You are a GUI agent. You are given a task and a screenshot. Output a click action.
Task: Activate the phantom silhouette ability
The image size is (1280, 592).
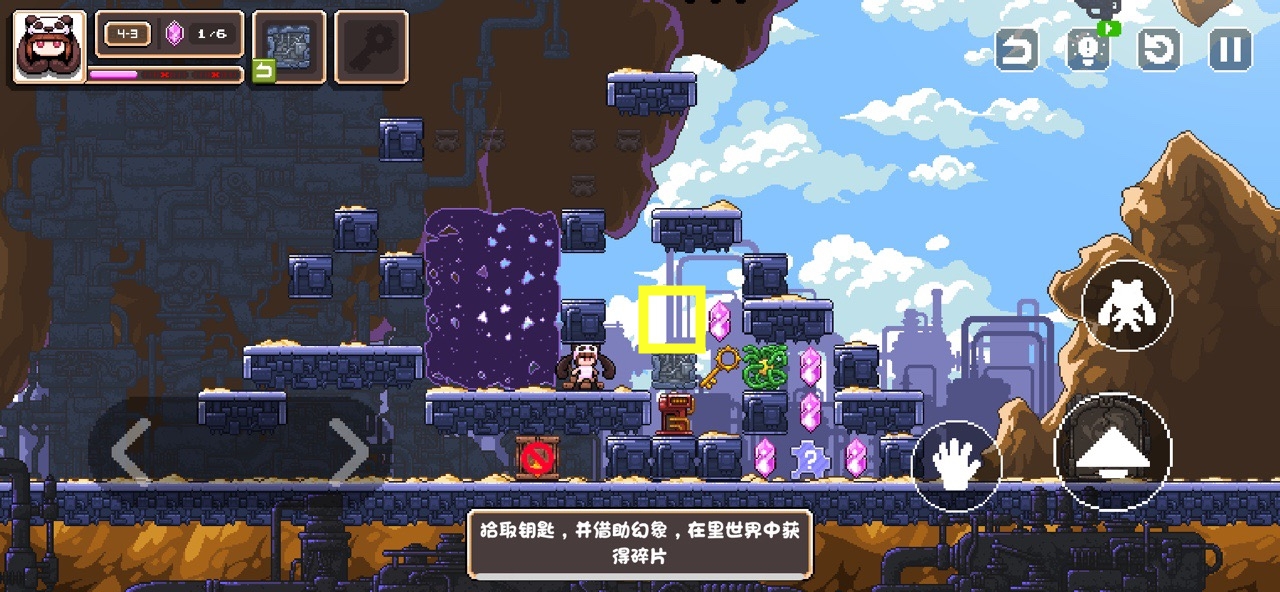pos(1127,306)
